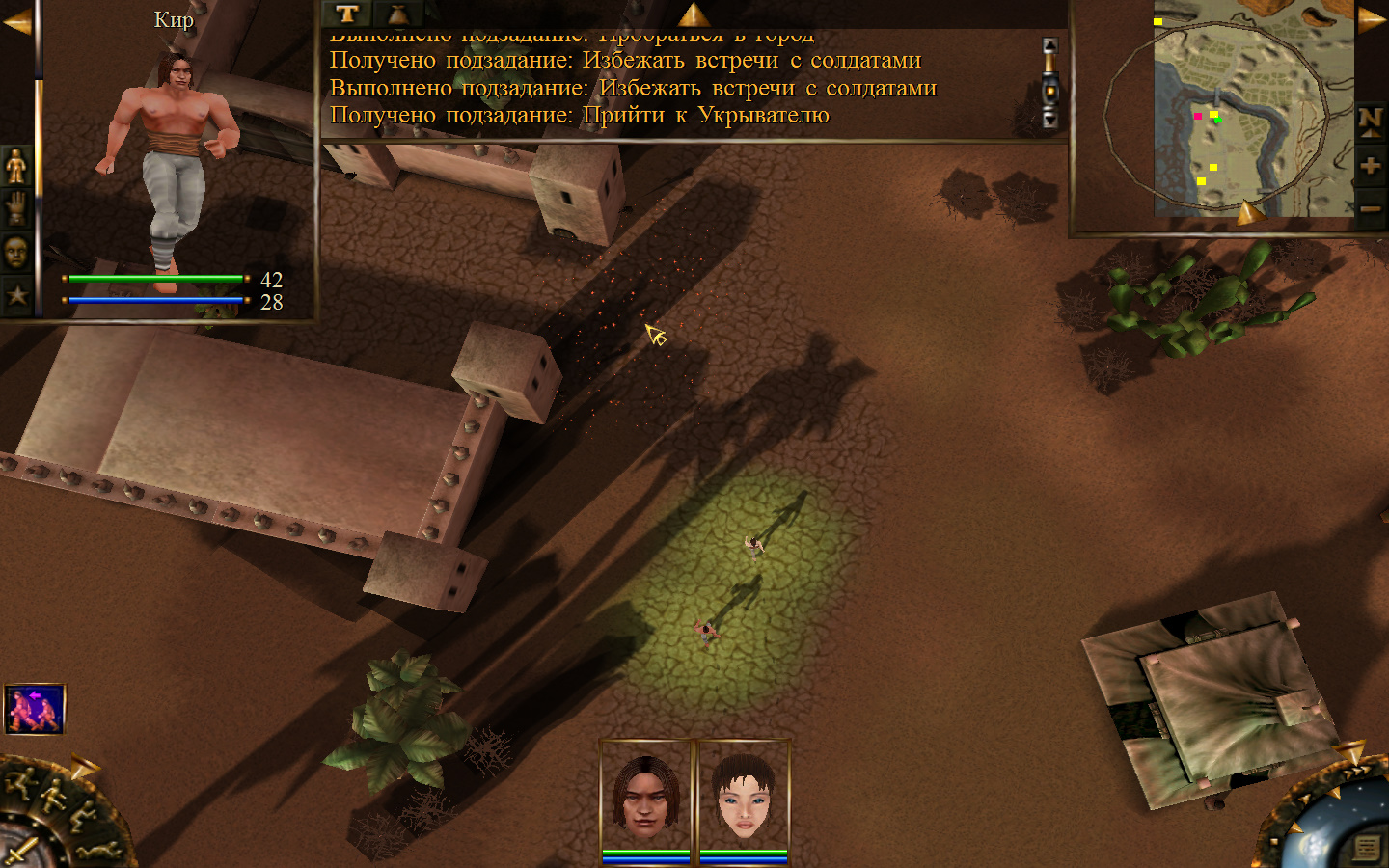Open the character figure panel button
The image size is (1389, 868).
tap(16, 166)
